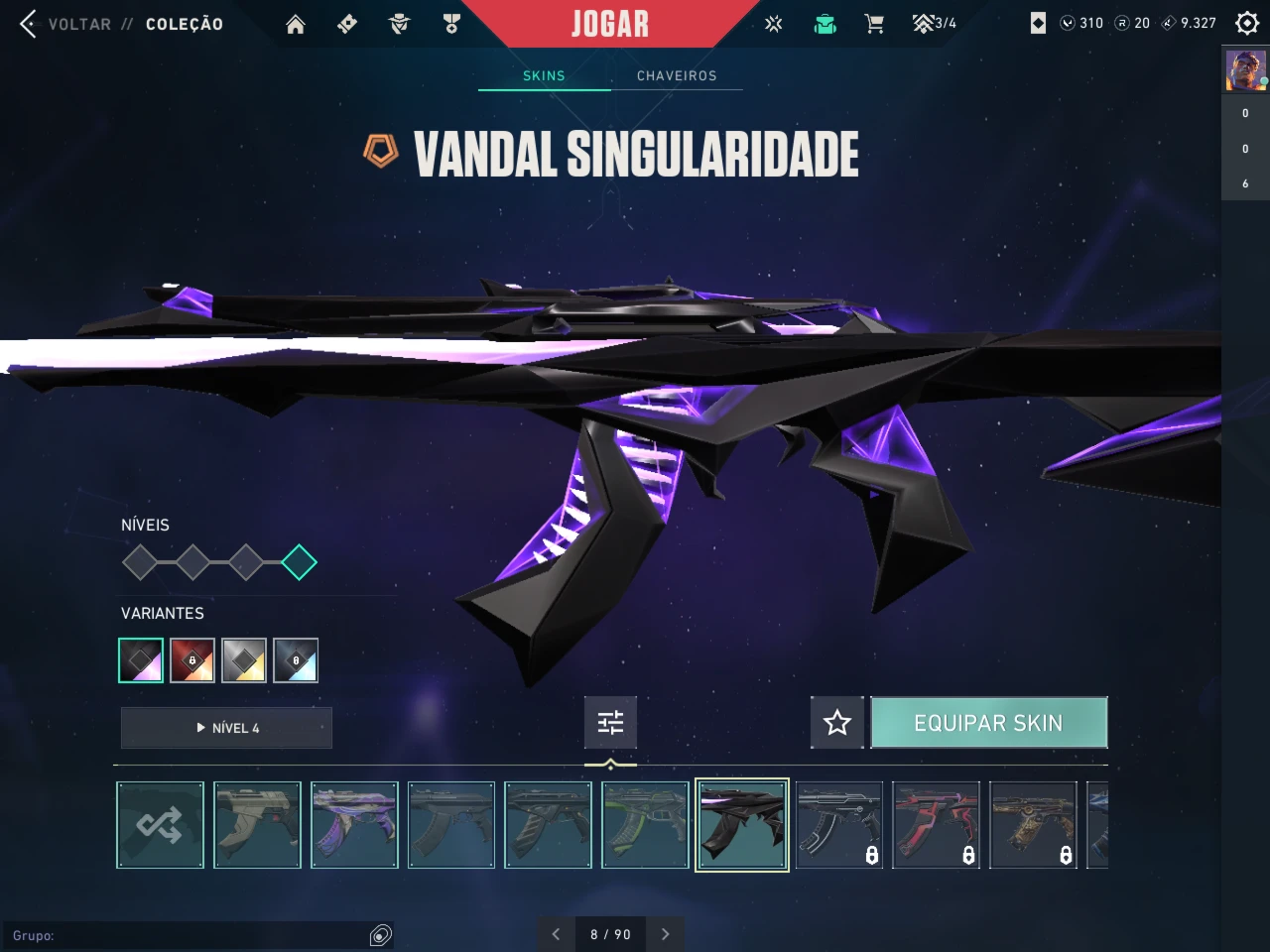Open the settings gear icon

point(1247,23)
